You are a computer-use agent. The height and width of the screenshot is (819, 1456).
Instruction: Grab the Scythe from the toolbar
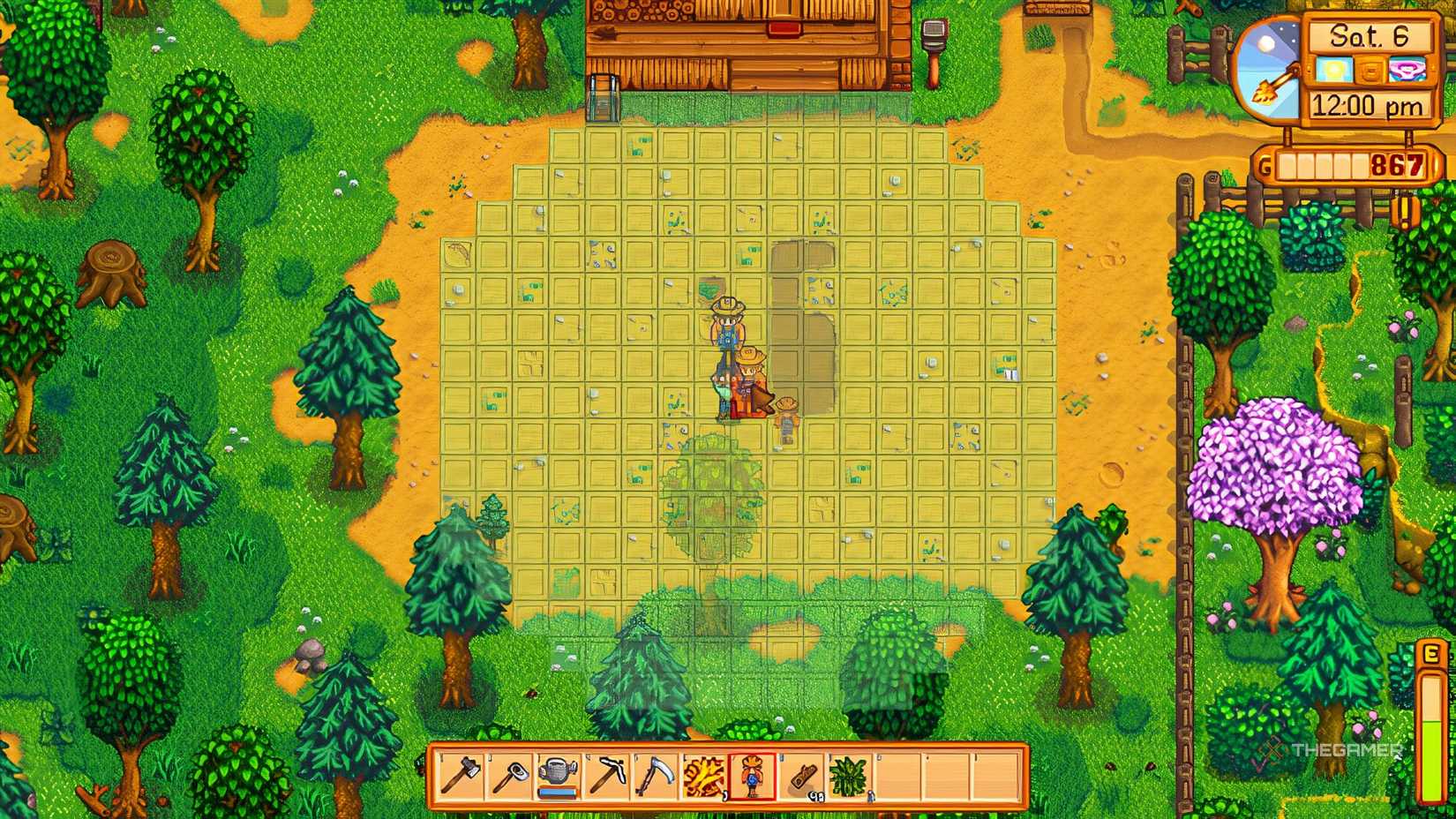coord(656,775)
